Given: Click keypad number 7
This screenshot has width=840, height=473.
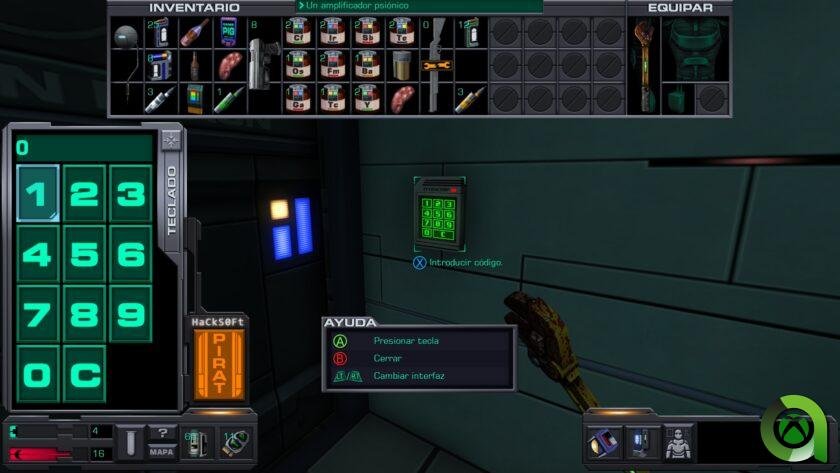Looking at the screenshot, I should tap(38, 314).
